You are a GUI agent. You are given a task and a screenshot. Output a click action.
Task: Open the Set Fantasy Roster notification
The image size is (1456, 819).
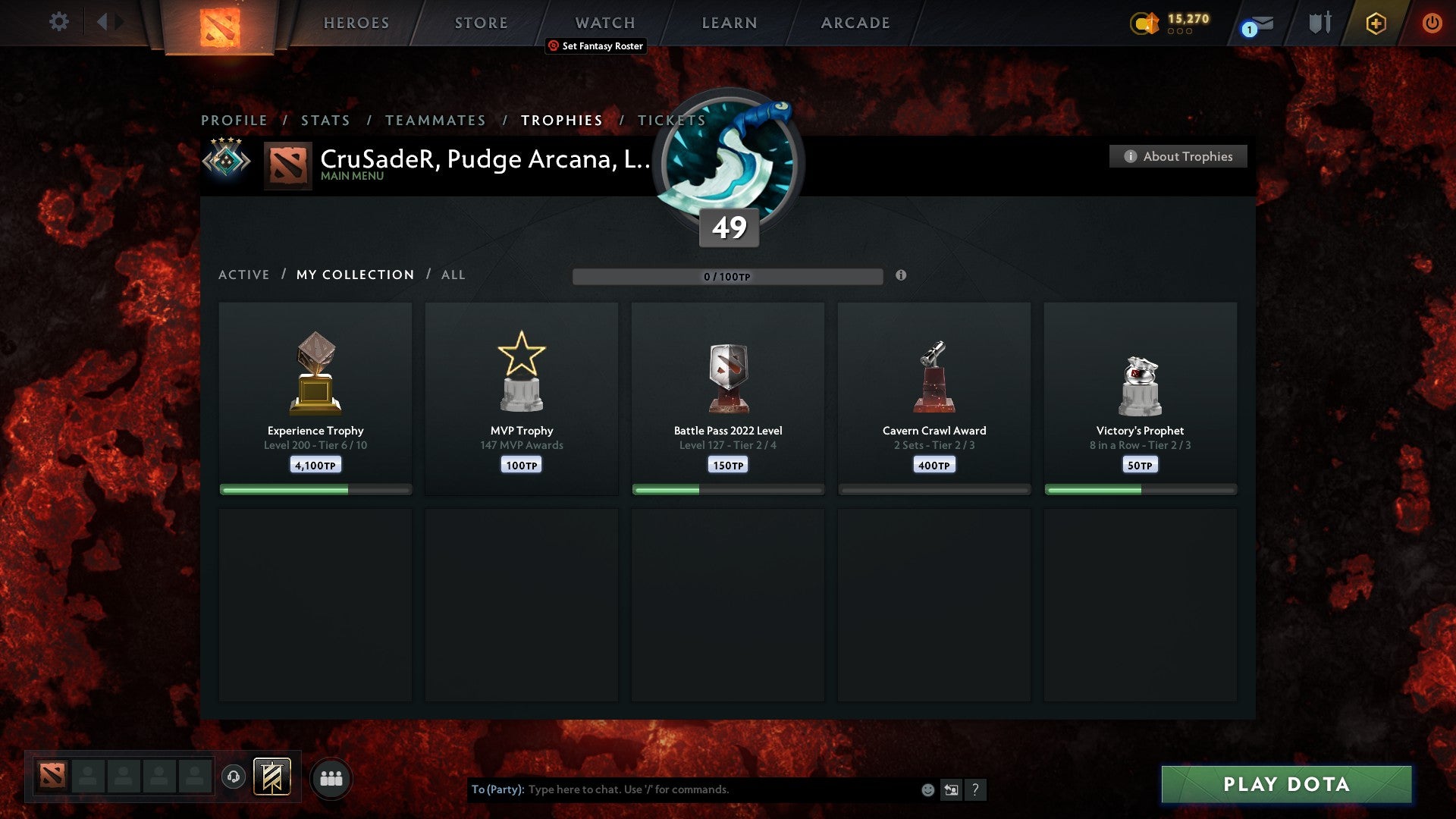[x=596, y=46]
